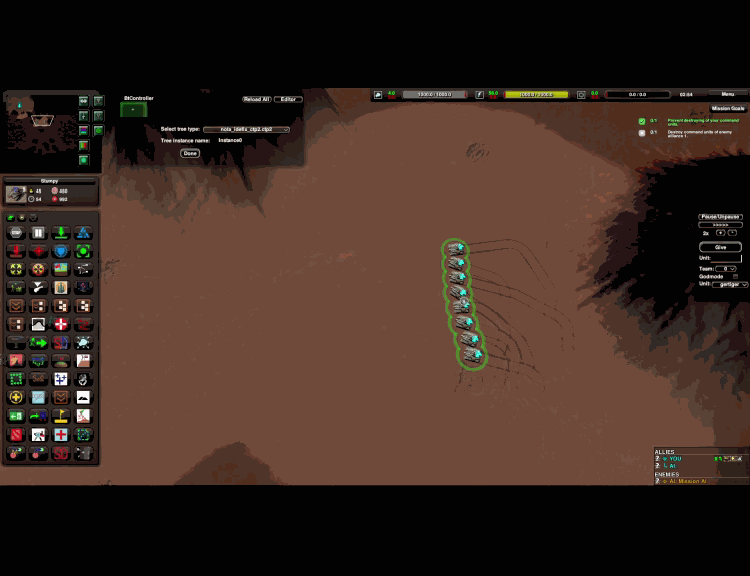Click the green arrow move command icon
The height and width of the screenshot is (576, 750).
click(x=38, y=343)
